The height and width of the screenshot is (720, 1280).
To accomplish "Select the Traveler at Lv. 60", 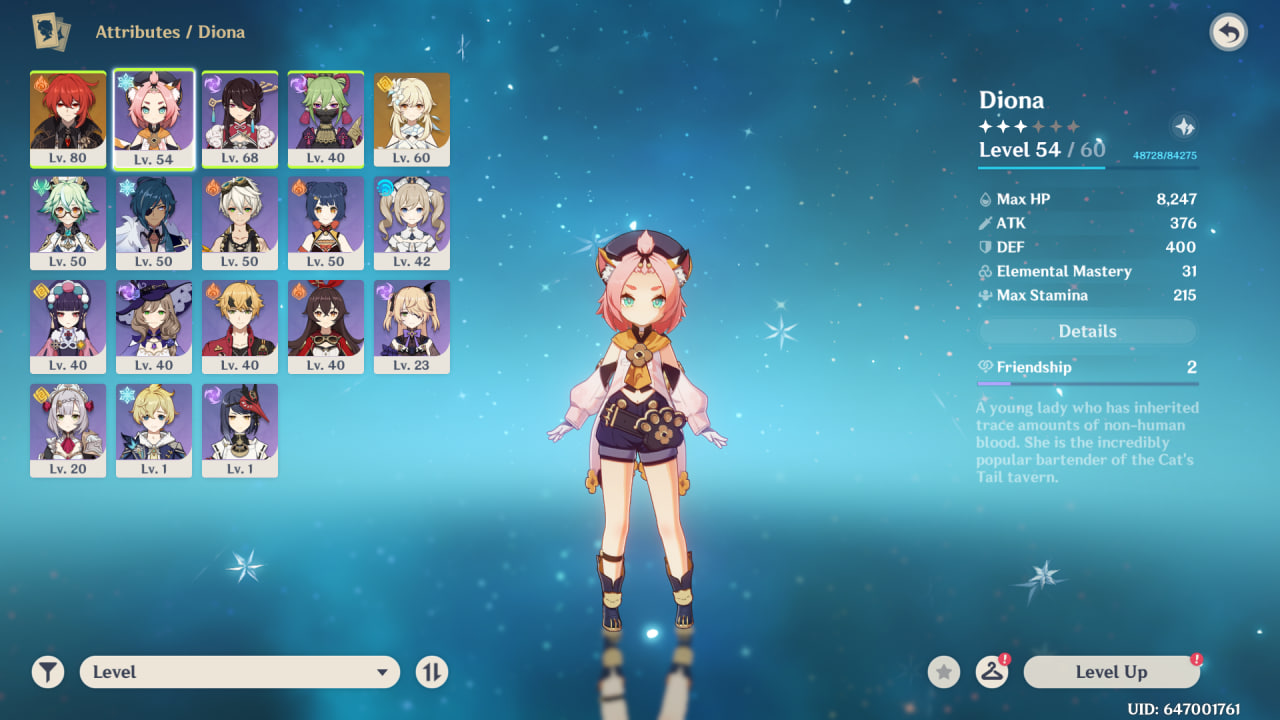I will 412,119.
